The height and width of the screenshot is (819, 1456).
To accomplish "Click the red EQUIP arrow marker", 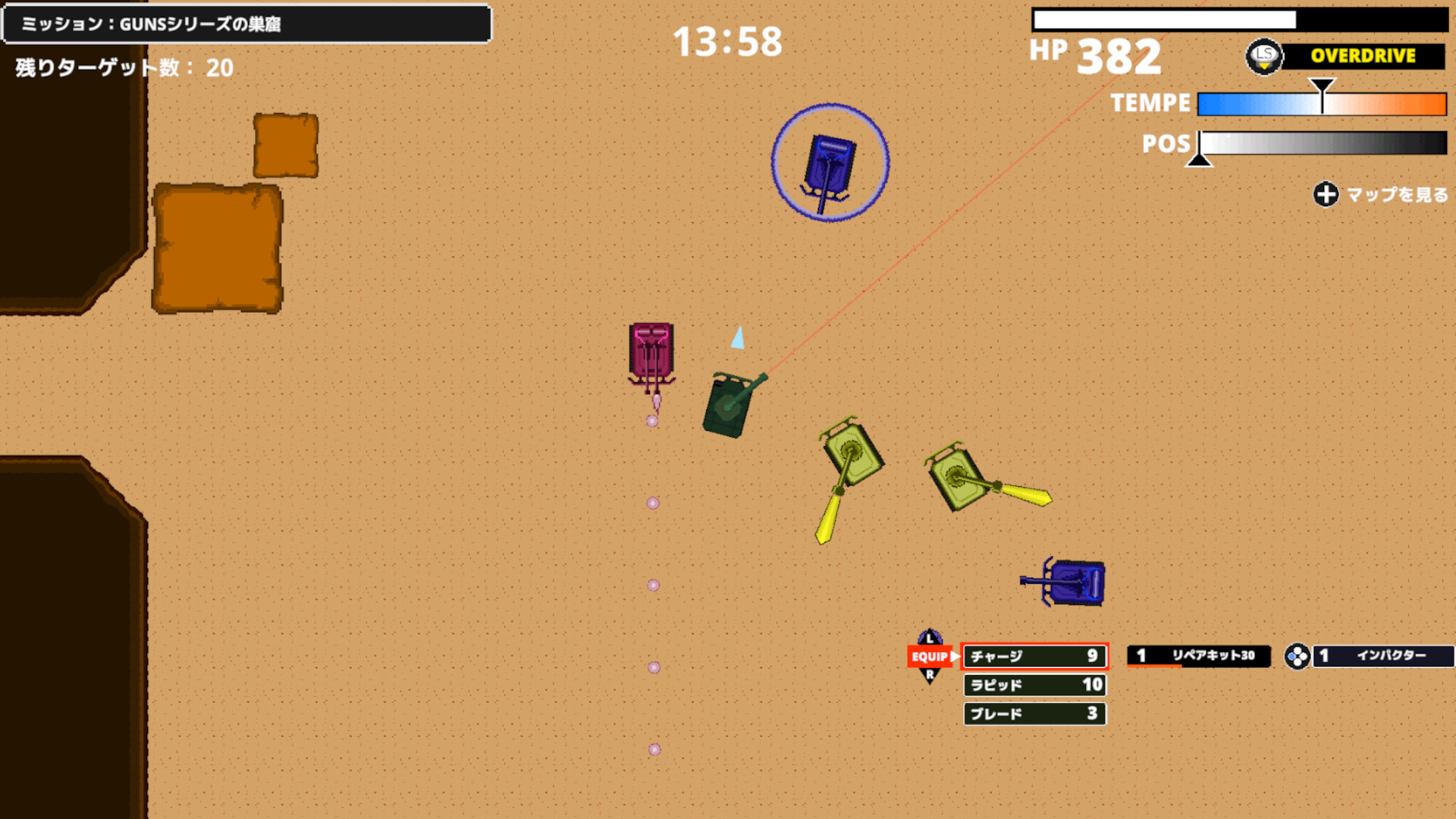I will pyautogui.click(x=931, y=657).
